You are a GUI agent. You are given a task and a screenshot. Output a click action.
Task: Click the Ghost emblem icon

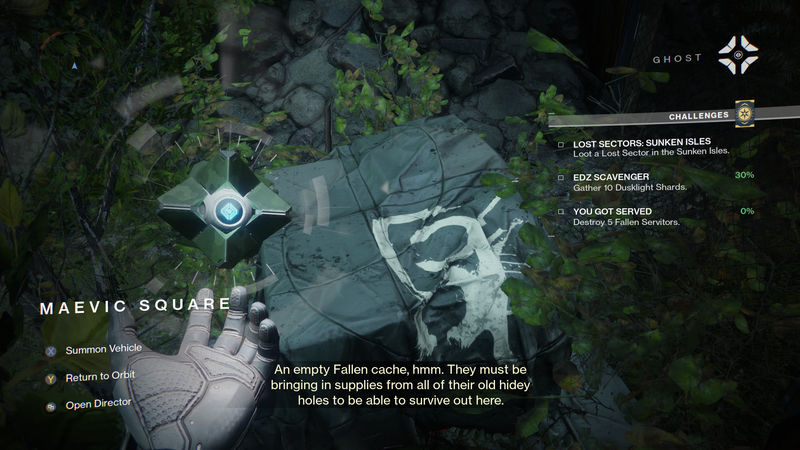(739, 55)
